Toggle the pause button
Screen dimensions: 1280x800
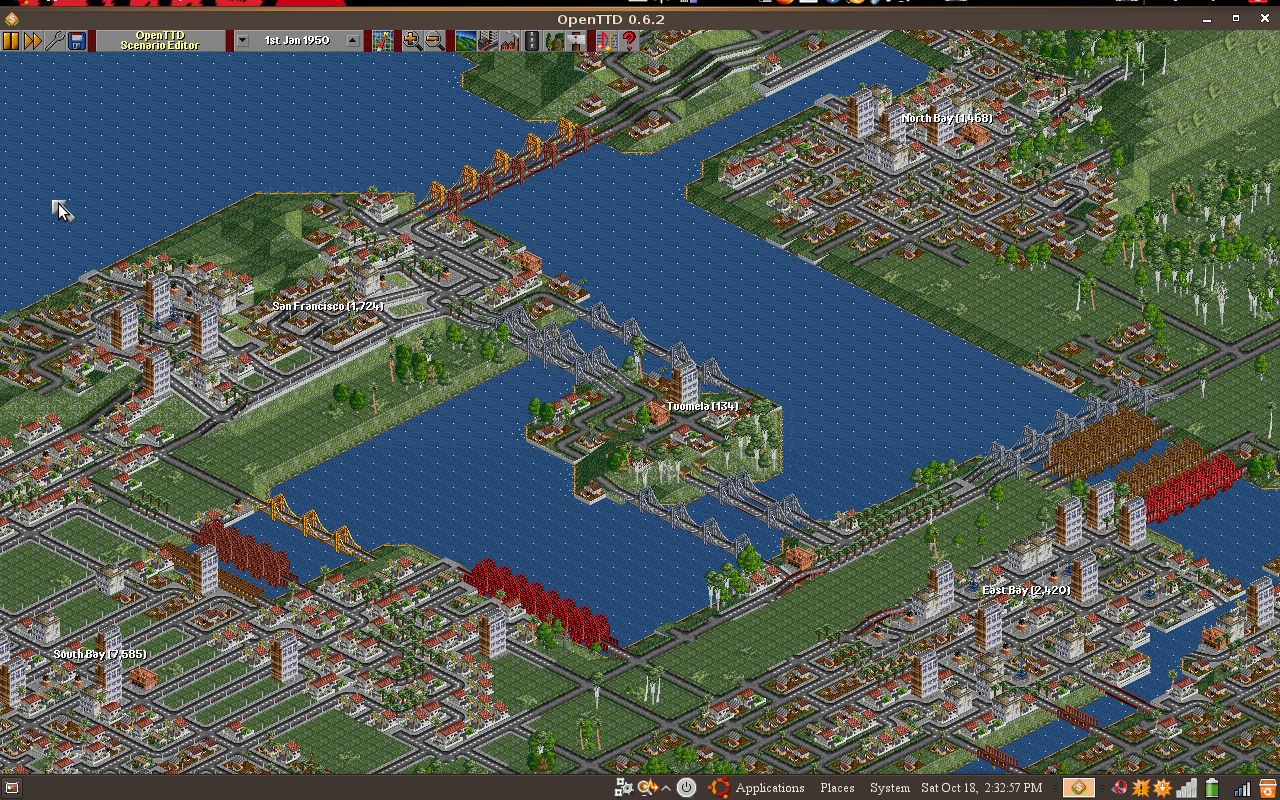pyautogui.click(x=12, y=40)
